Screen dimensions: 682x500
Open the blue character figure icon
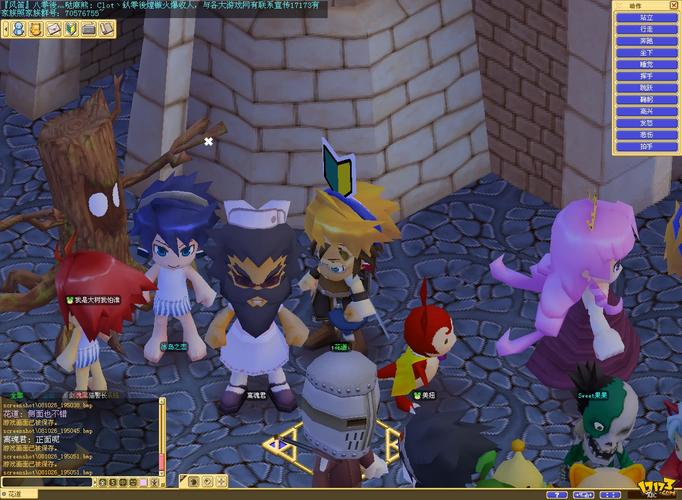17,30
